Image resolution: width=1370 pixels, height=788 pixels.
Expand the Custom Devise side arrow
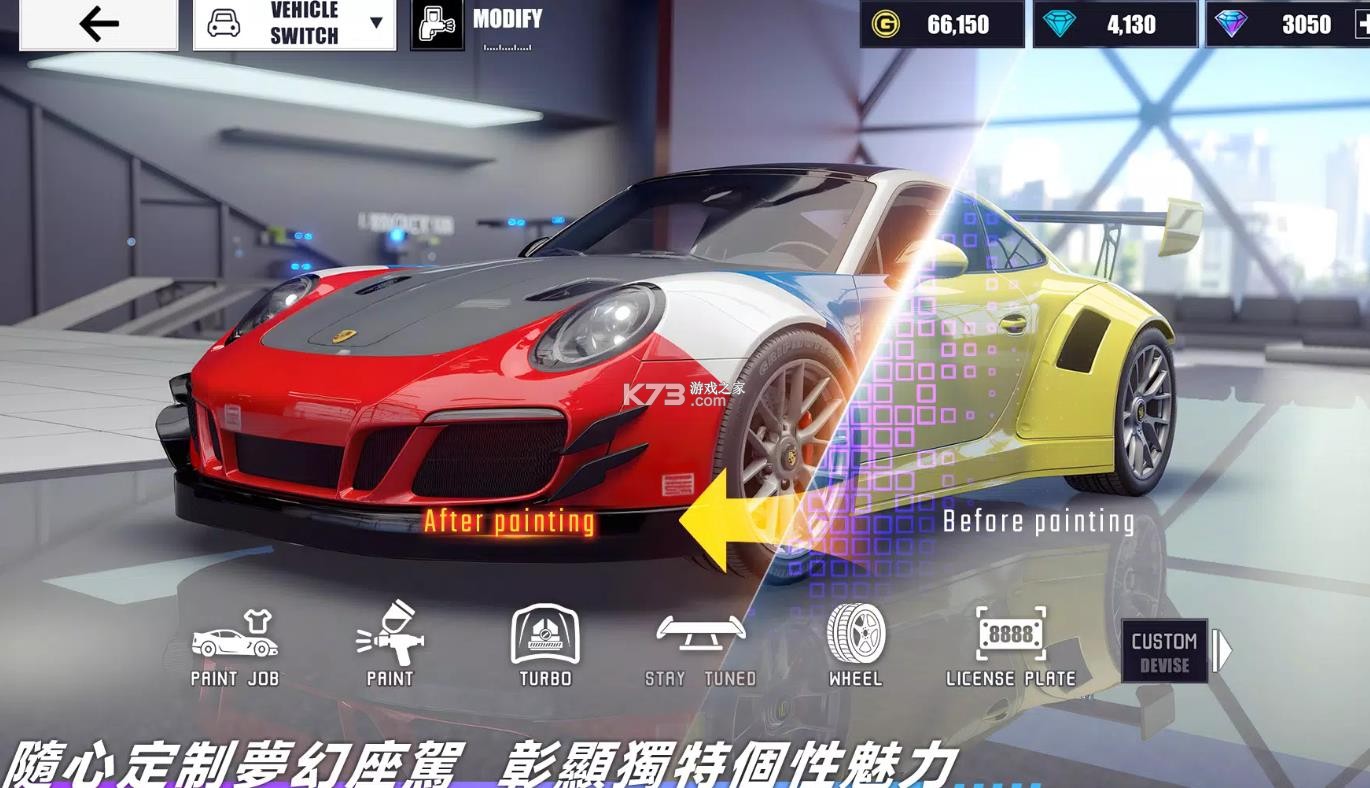click(1218, 652)
